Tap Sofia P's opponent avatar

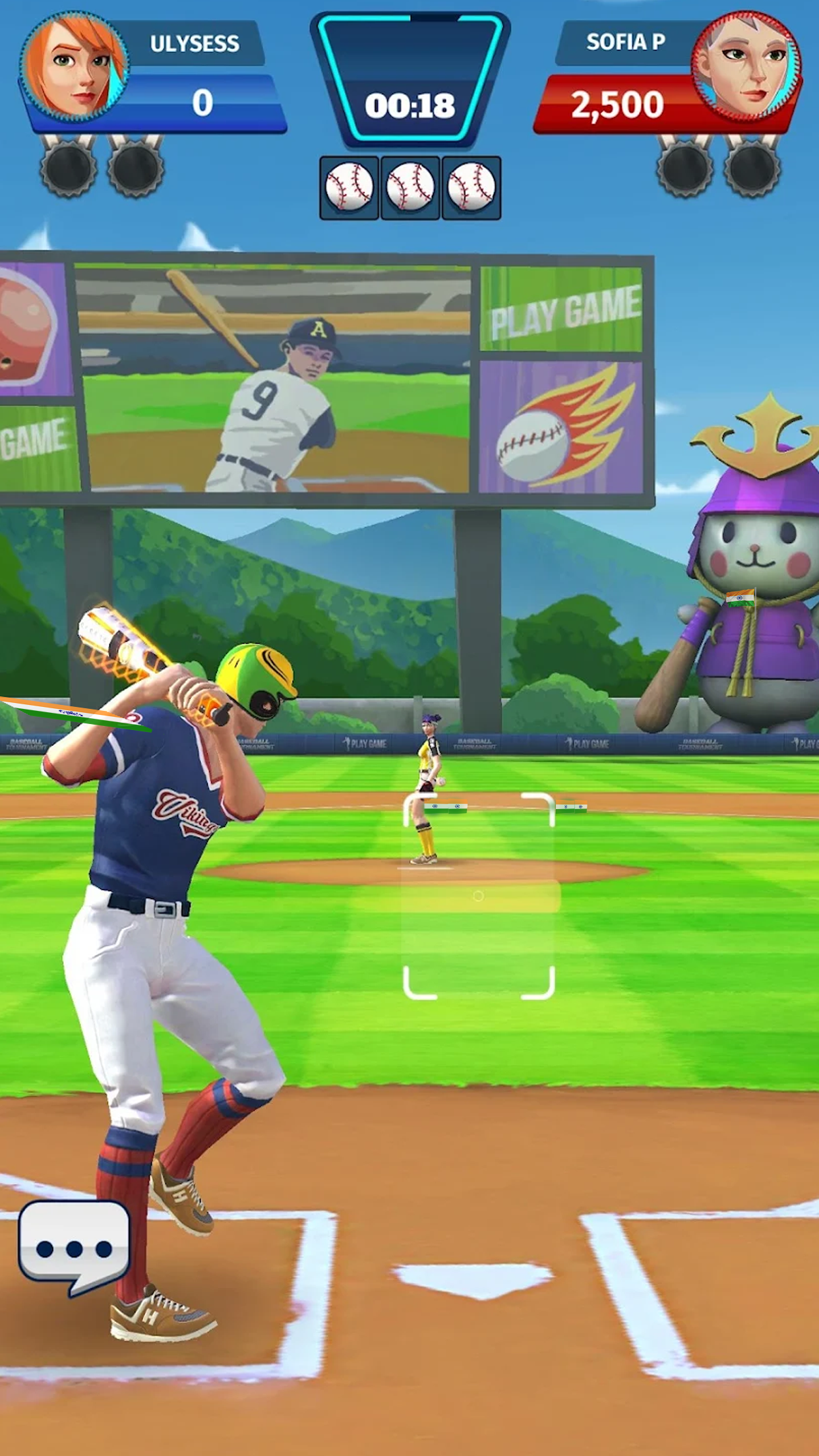click(745, 66)
